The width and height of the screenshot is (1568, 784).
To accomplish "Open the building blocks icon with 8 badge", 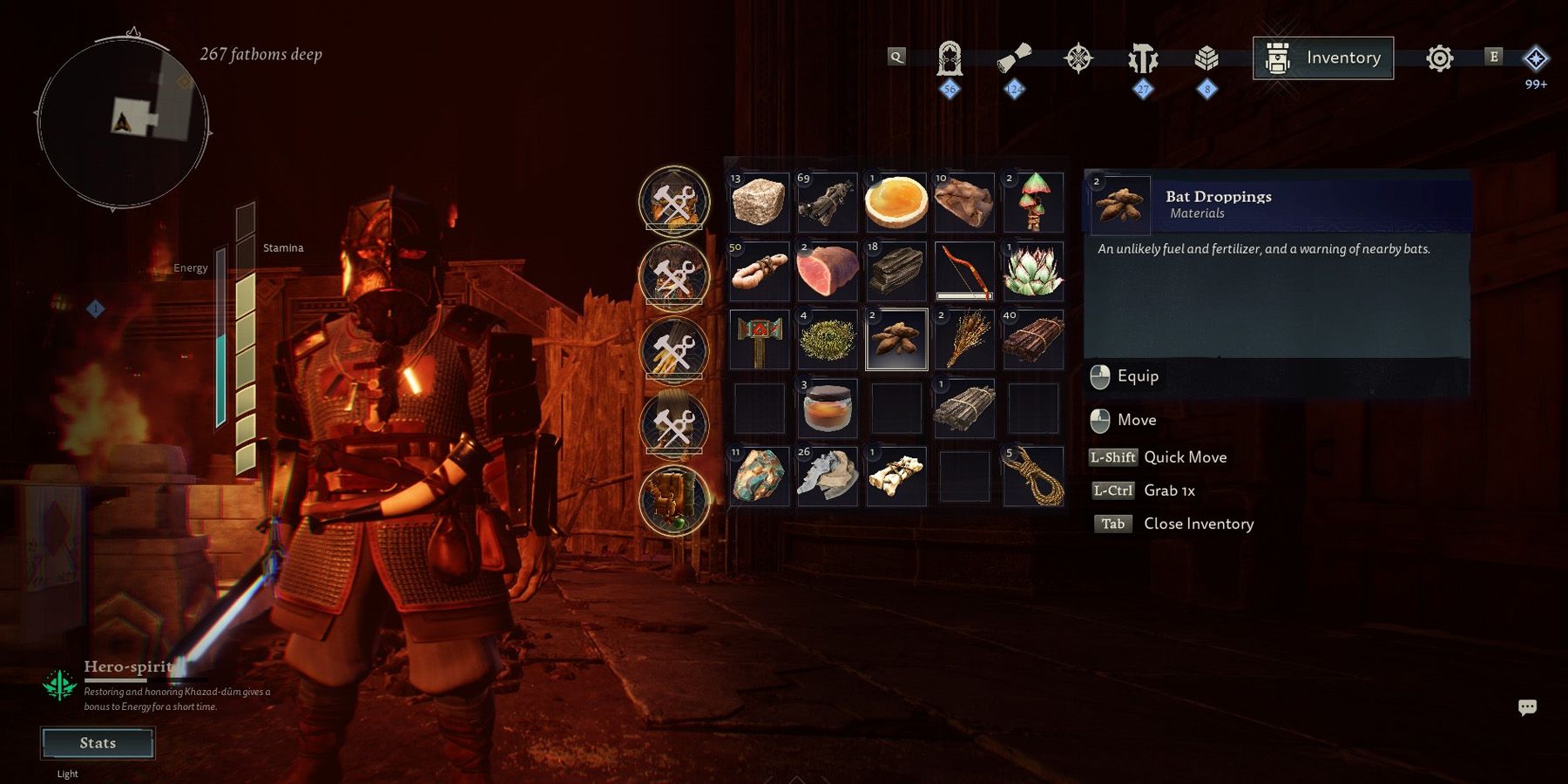I will pyautogui.click(x=1207, y=57).
